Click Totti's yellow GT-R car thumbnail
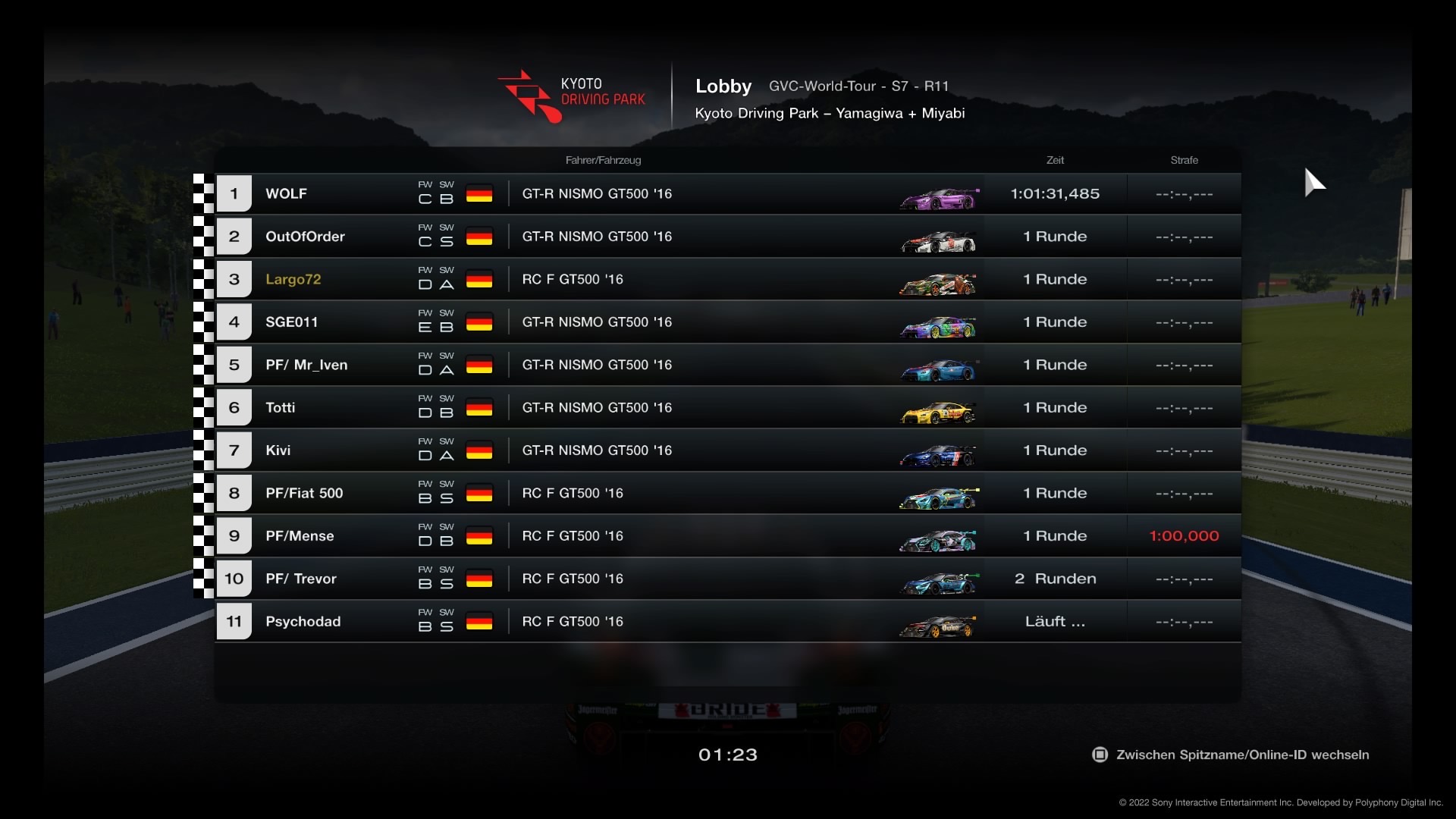This screenshot has width=1456, height=819. pos(937,413)
